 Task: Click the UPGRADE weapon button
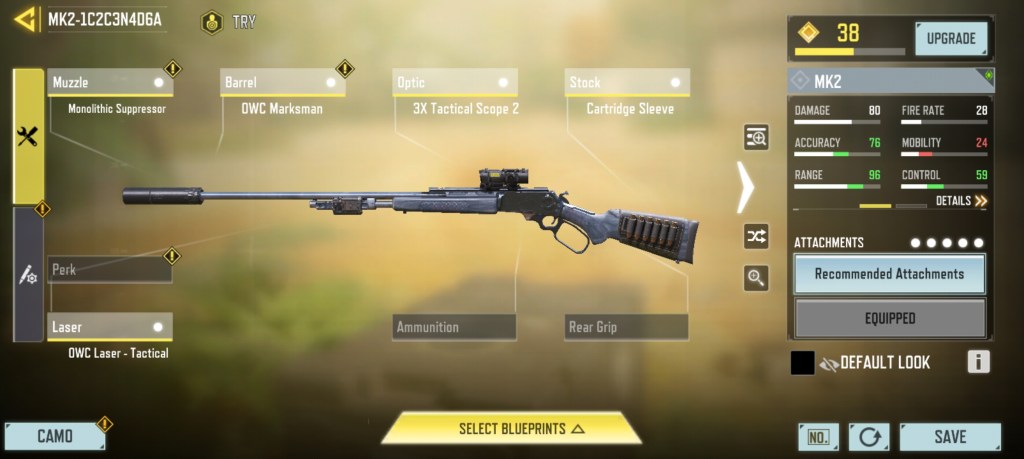pyautogui.click(x=950, y=39)
